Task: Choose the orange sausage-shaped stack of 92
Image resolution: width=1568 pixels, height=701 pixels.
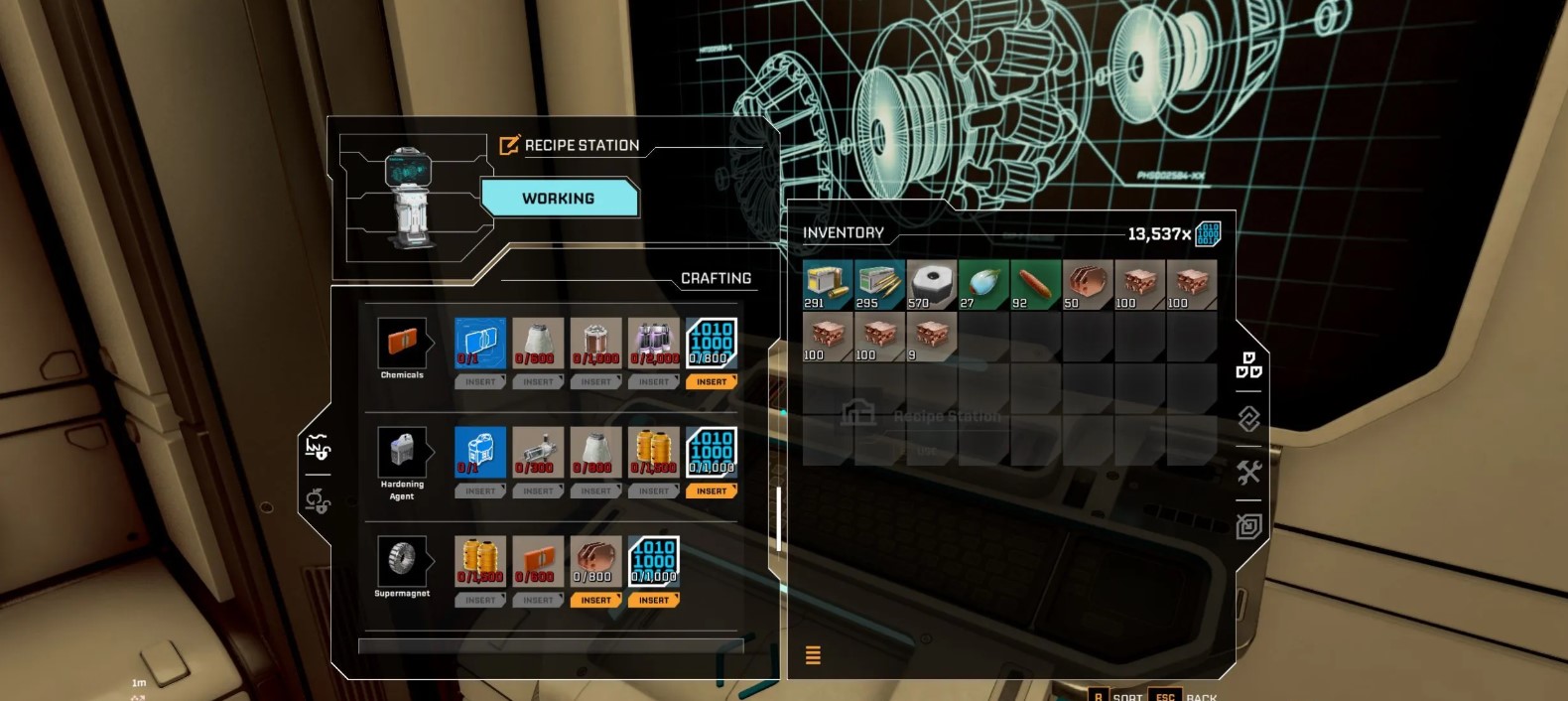Action: point(1035,286)
